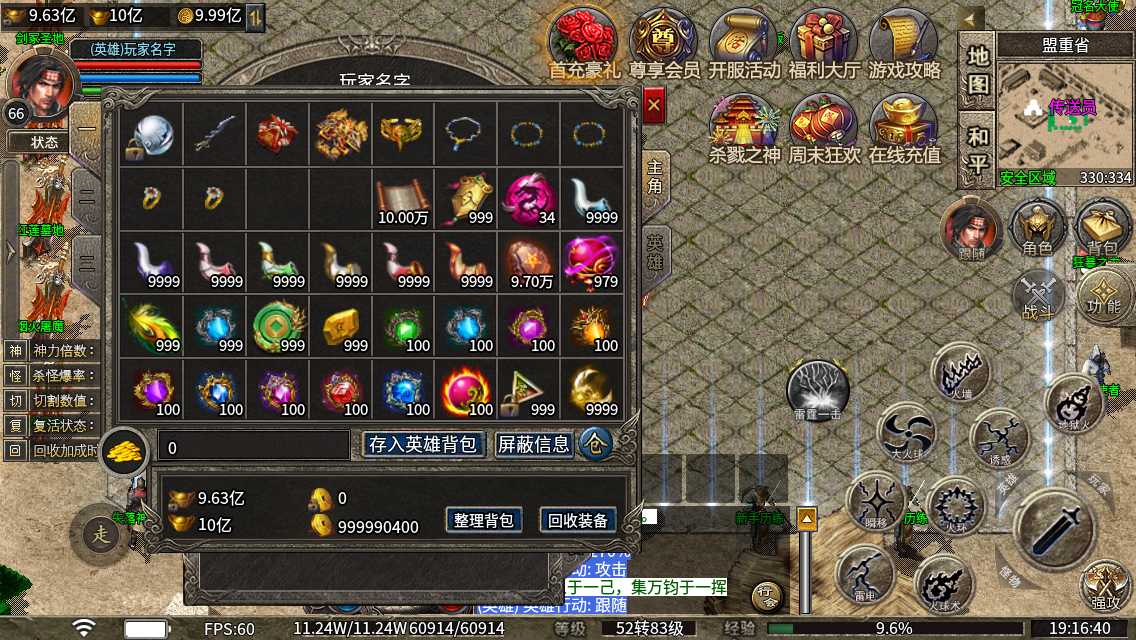Open the 游戏攻略 strategy guide
This screenshot has width=1136, height=640.
[x=904, y=40]
